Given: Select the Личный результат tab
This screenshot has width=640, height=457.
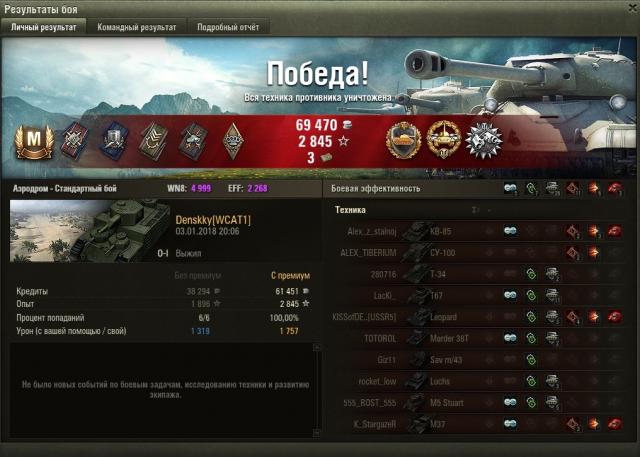Looking at the screenshot, I should coord(43,27).
